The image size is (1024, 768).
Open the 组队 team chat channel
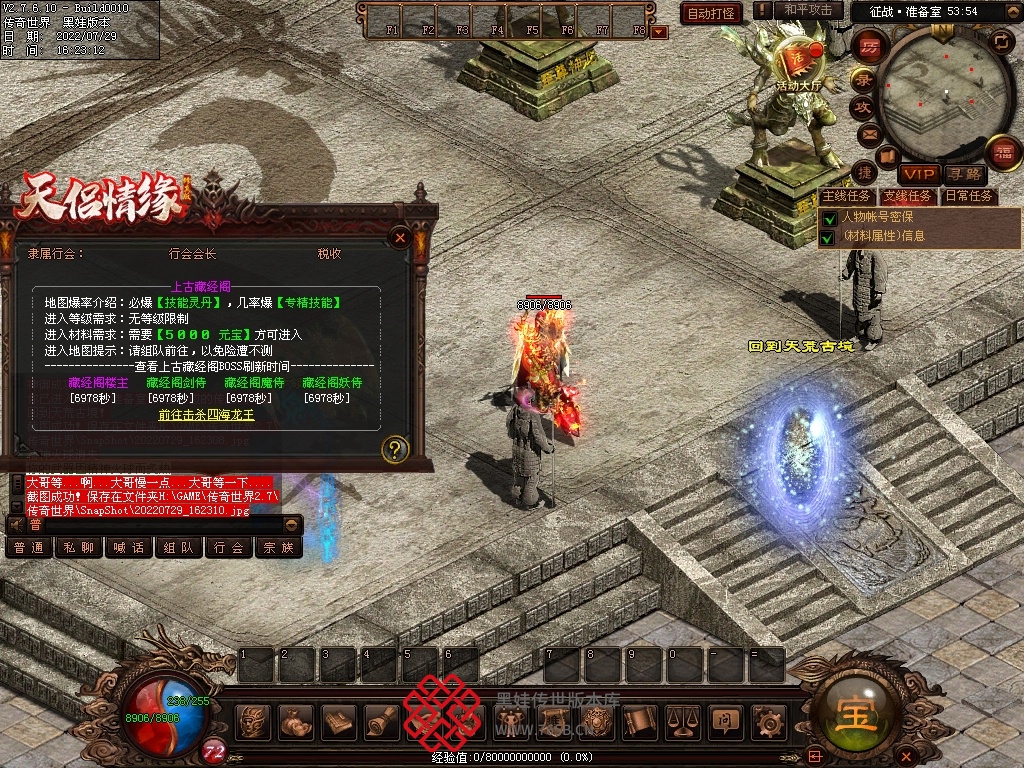(x=179, y=548)
